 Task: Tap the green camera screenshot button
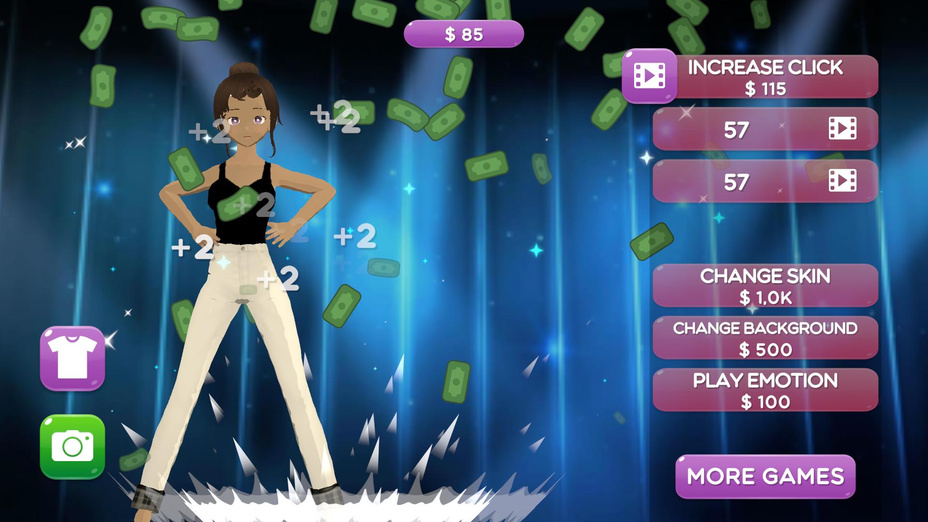pyautogui.click(x=72, y=446)
